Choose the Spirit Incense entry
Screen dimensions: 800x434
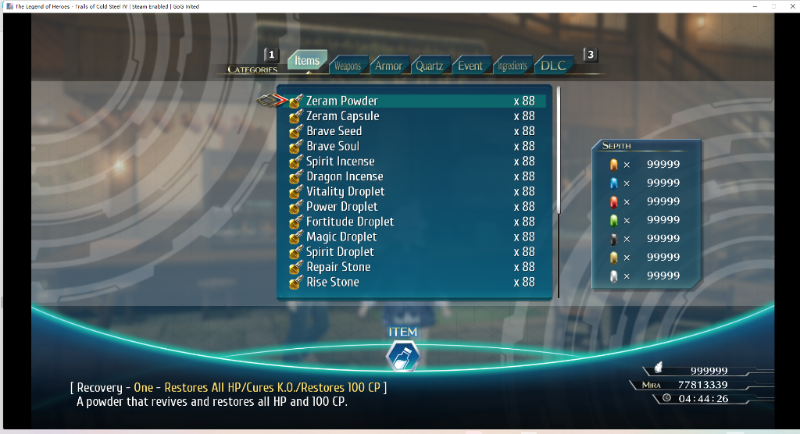341,161
